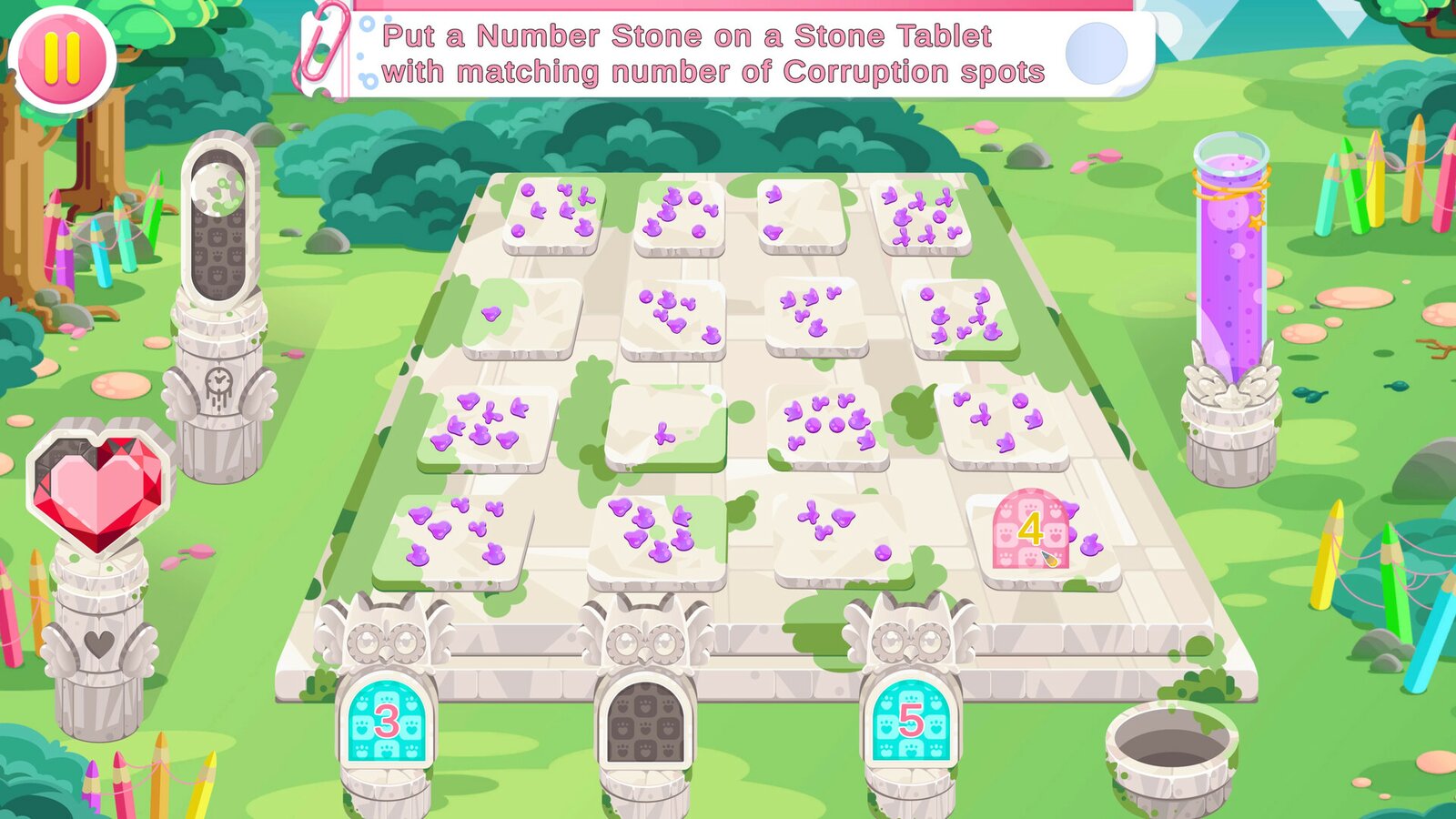Tap the top-right tablet covered in corruption spots

pos(924,216)
